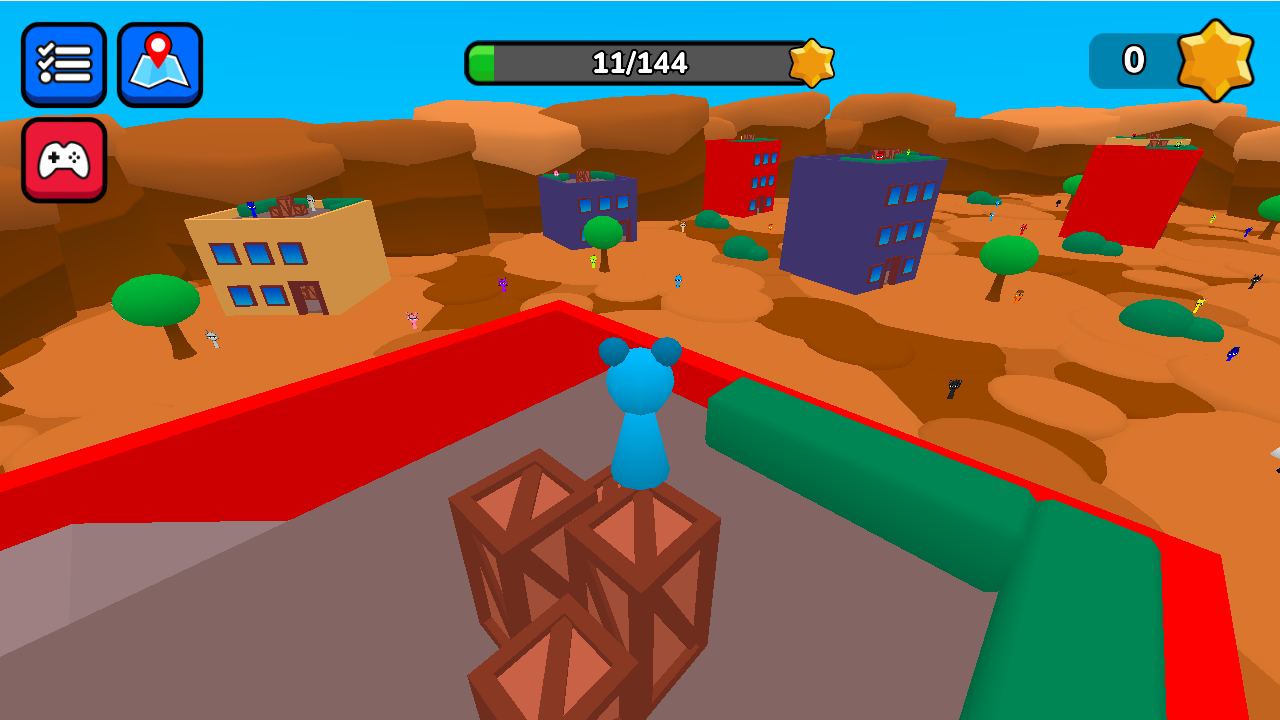Click the 11/144 progress bar
Image resolution: width=1280 pixels, height=720 pixels.
coord(640,62)
